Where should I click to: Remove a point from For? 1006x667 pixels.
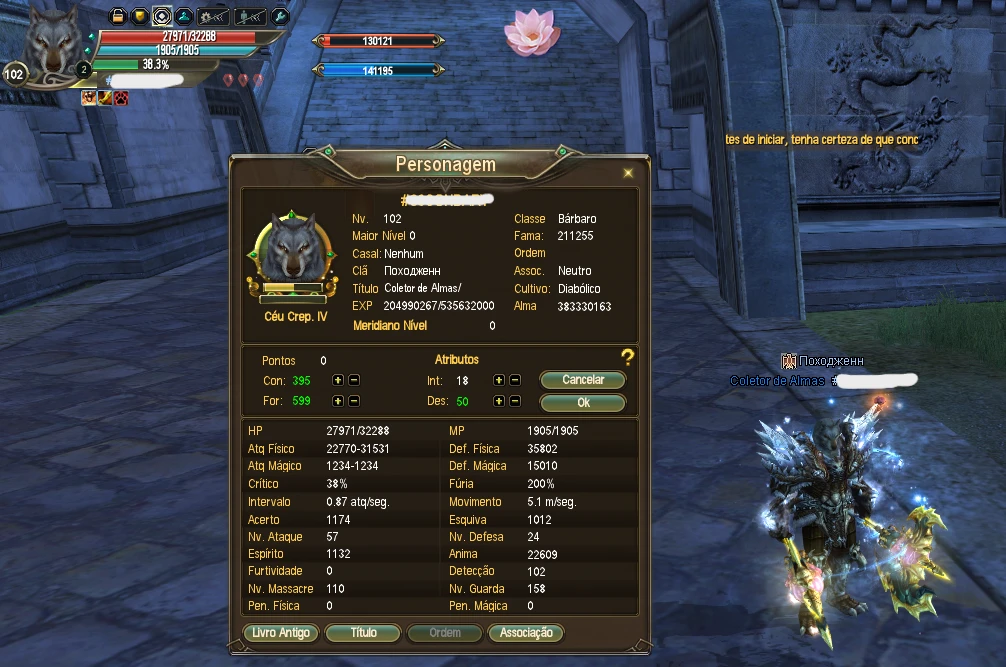point(354,401)
